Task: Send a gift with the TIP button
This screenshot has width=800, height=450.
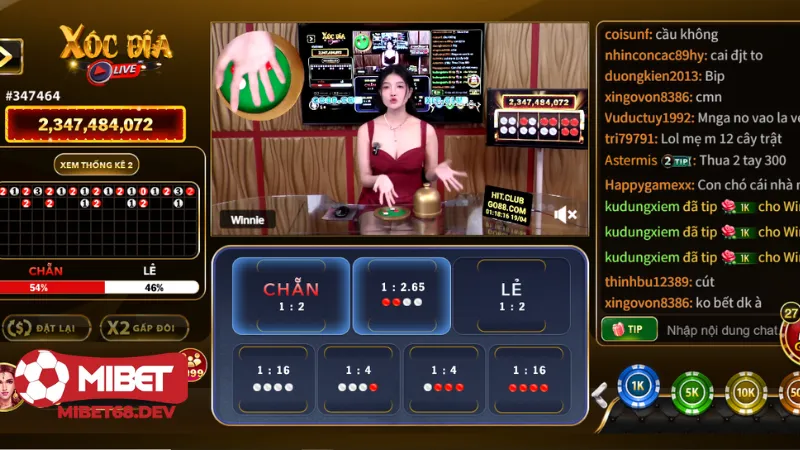Action: pyautogui.click(x=629, y=328)
